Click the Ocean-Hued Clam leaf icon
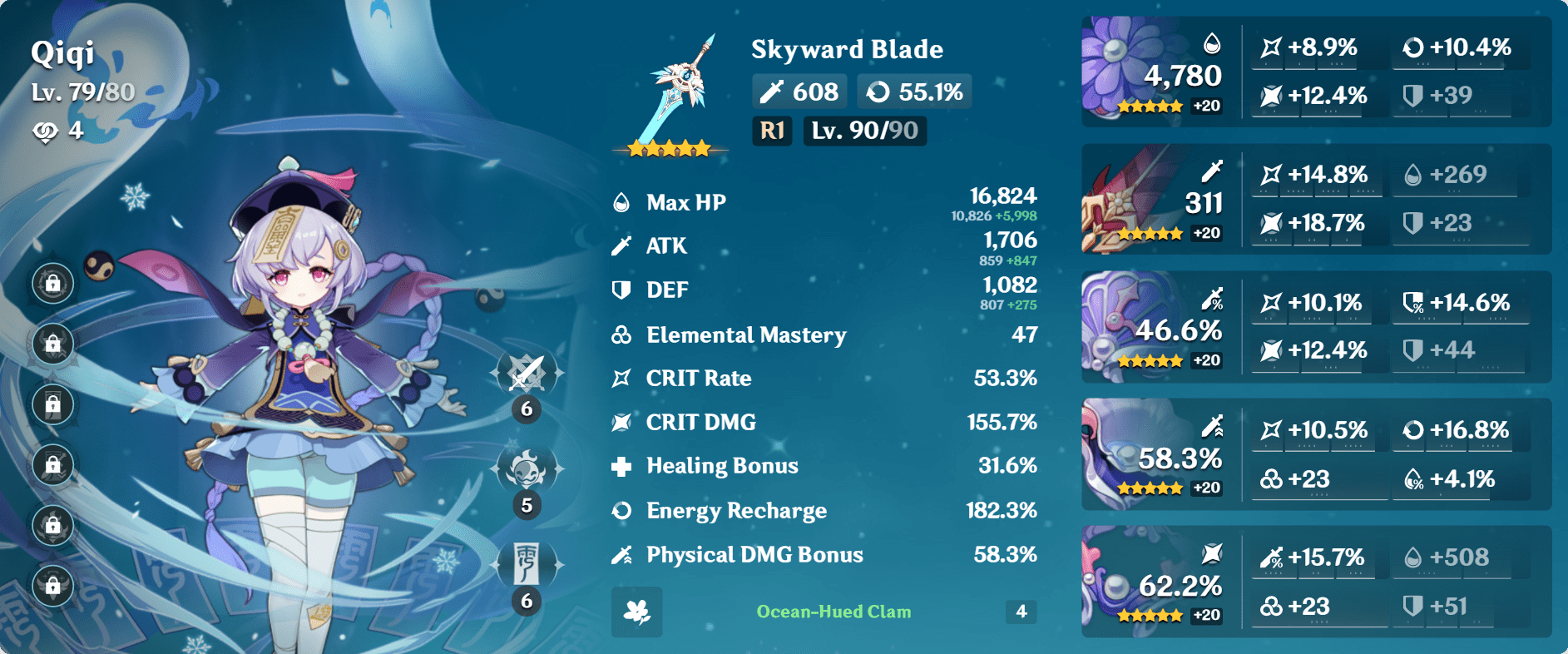The height and width of the screenshot is (654, 1568). 636,613
